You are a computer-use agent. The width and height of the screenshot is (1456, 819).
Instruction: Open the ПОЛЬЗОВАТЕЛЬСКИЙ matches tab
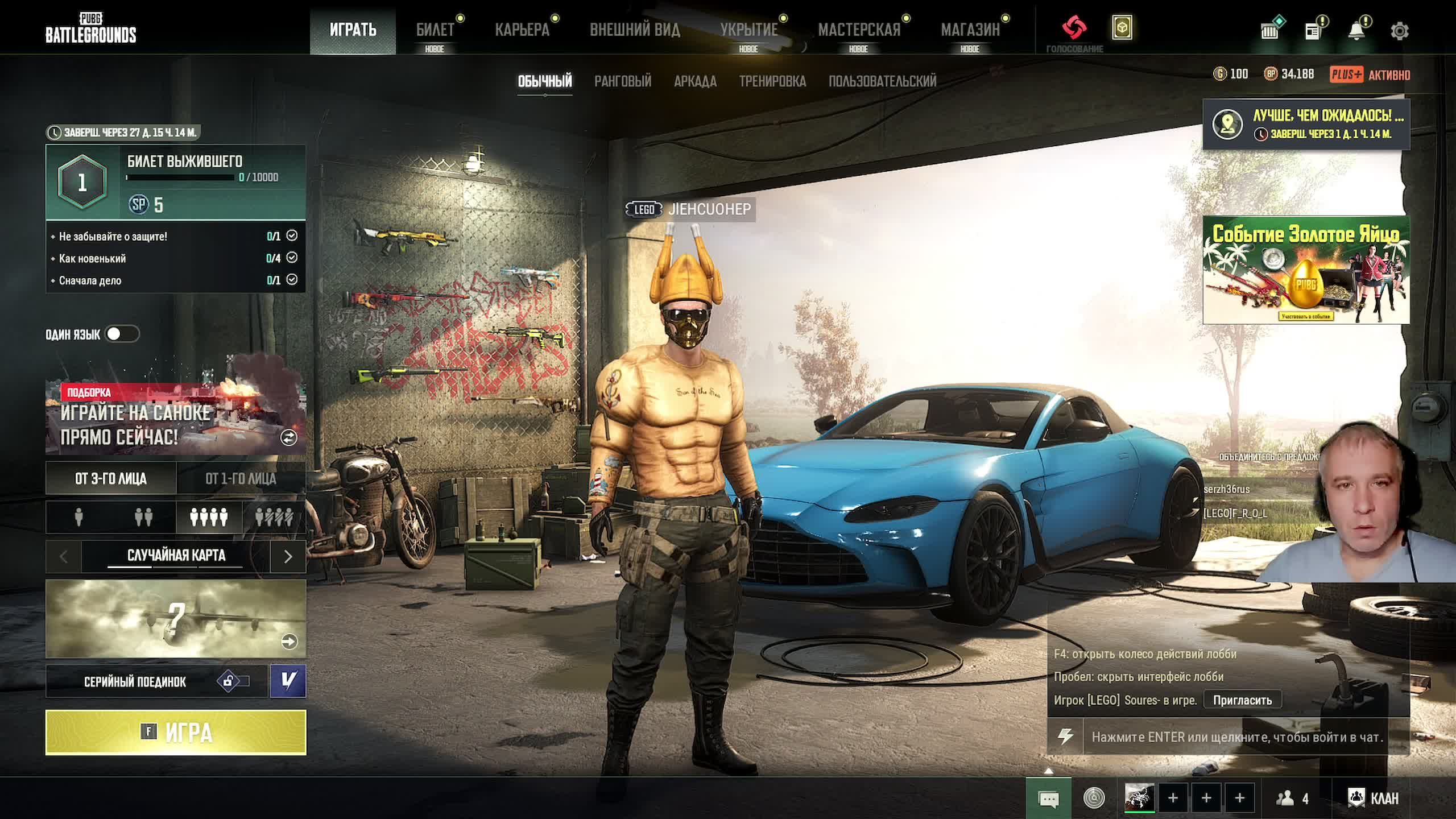point(882,81)
